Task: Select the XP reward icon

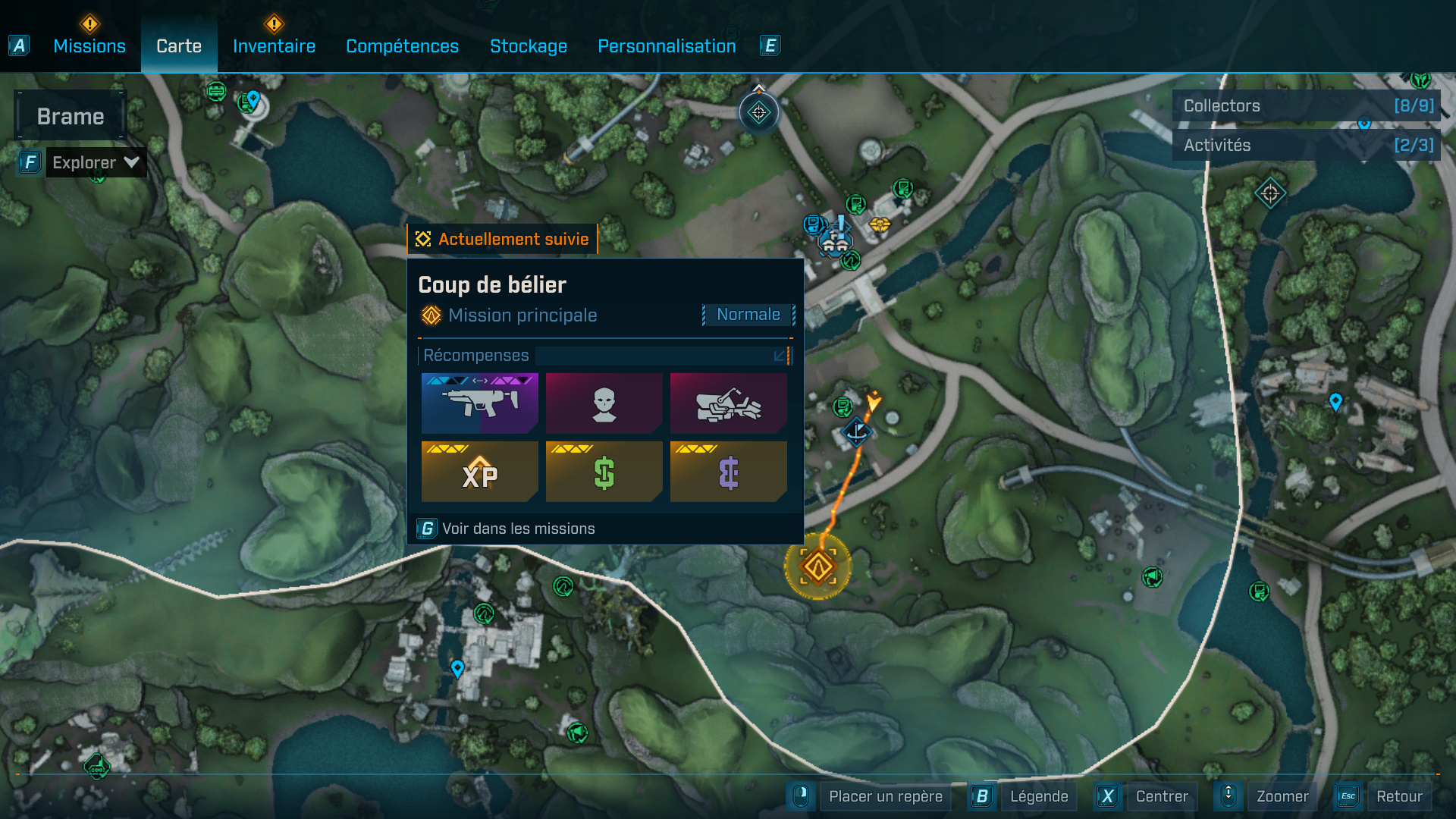Action: (x=479, y=472)
